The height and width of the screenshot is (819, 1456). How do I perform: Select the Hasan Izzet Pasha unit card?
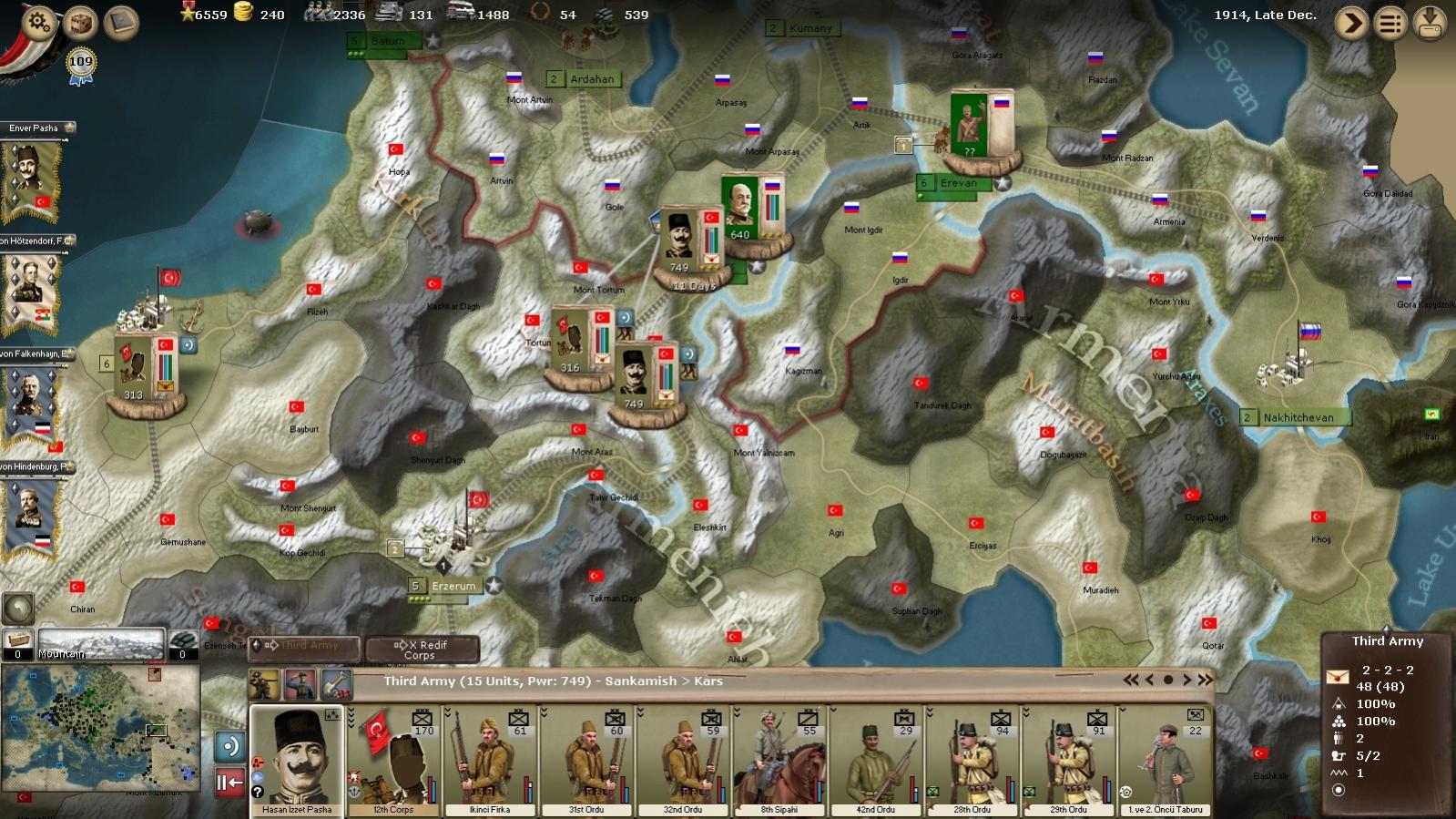point(297,760)
